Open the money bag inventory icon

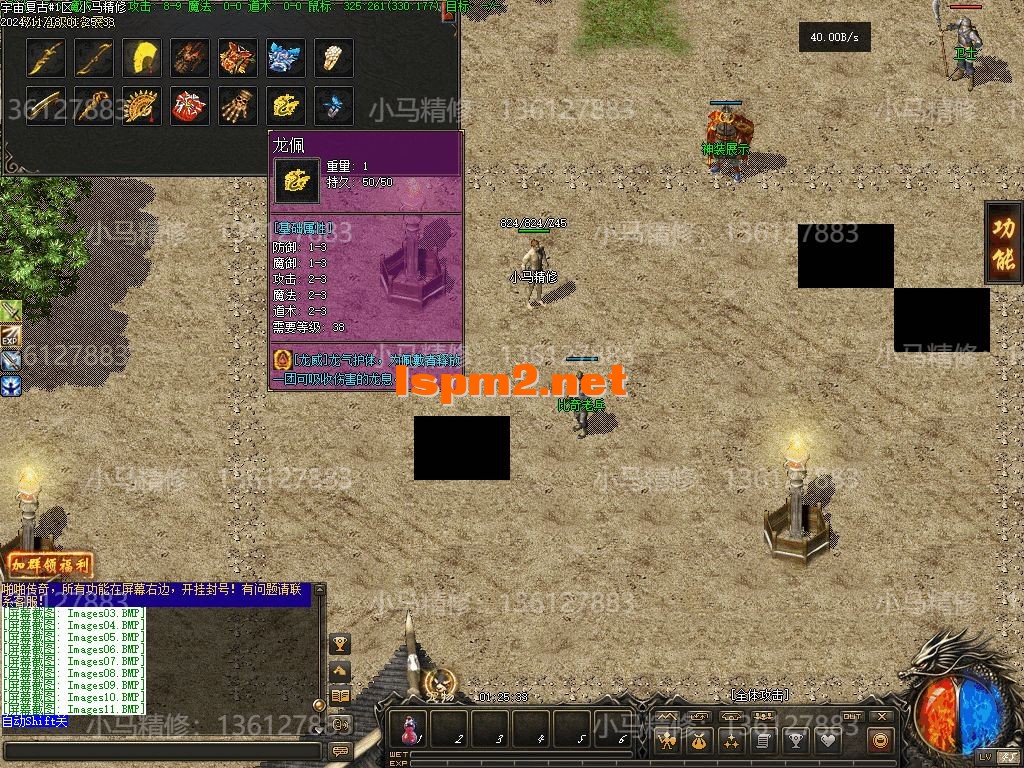click(x=698, y=741)
